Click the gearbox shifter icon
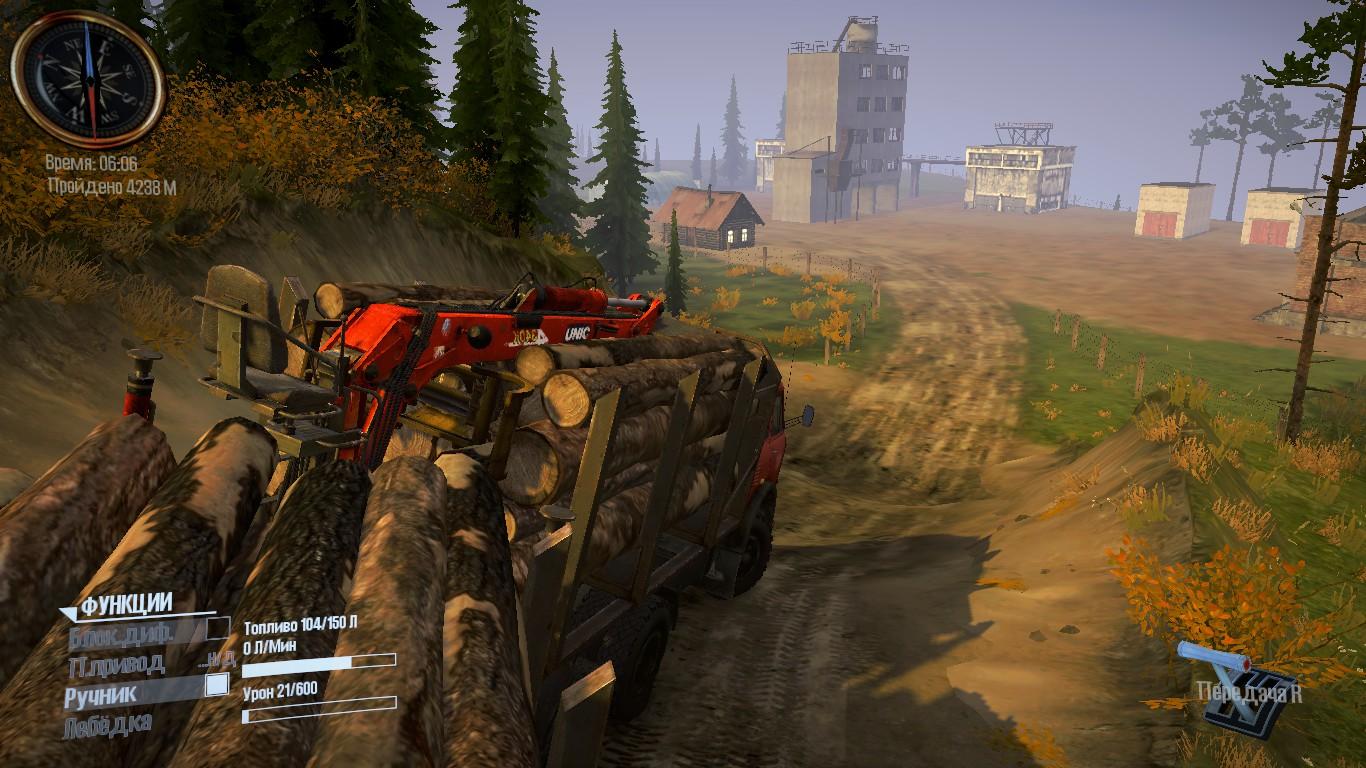 tap(1225, 688)
